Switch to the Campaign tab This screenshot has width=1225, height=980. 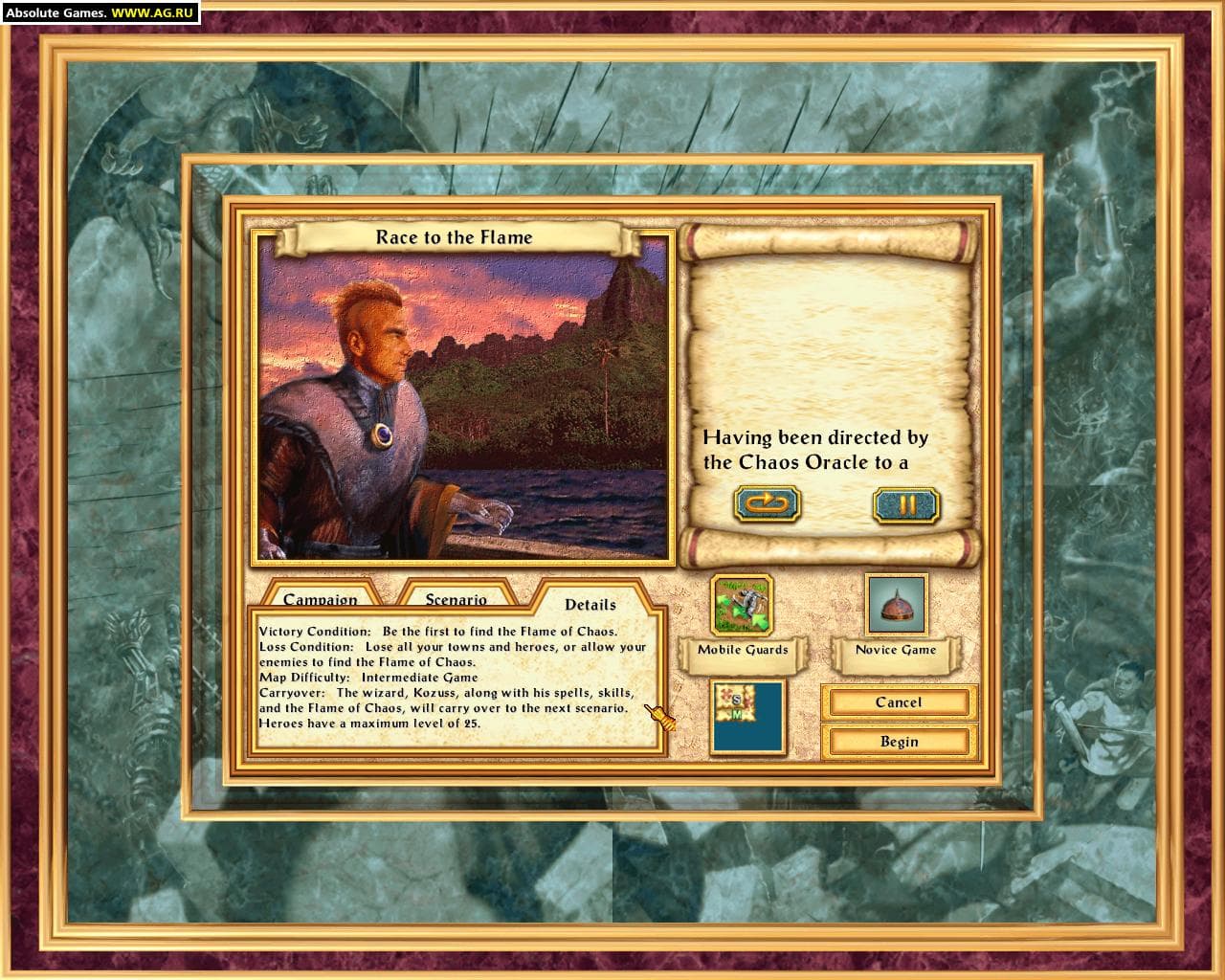coord(319,598)
